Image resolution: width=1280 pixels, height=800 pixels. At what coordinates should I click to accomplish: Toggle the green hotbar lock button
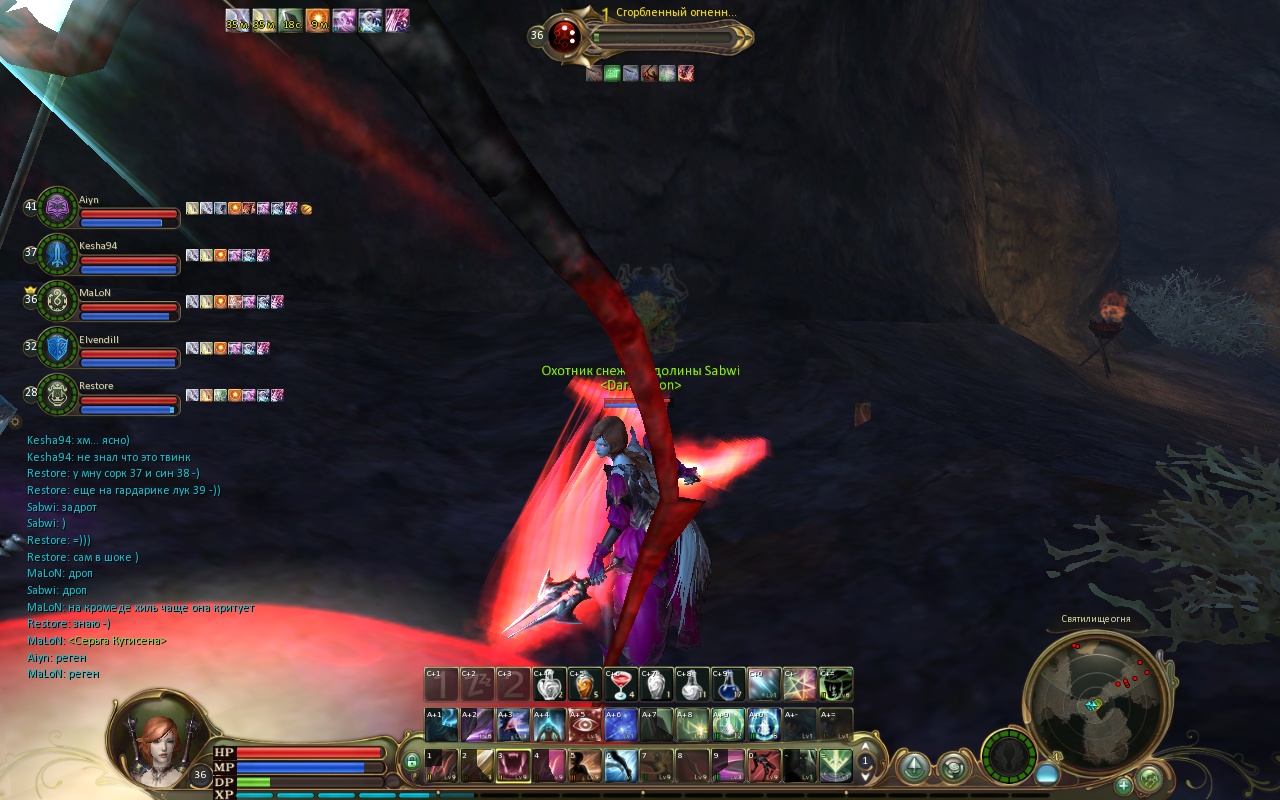click(x=411, y=763)
